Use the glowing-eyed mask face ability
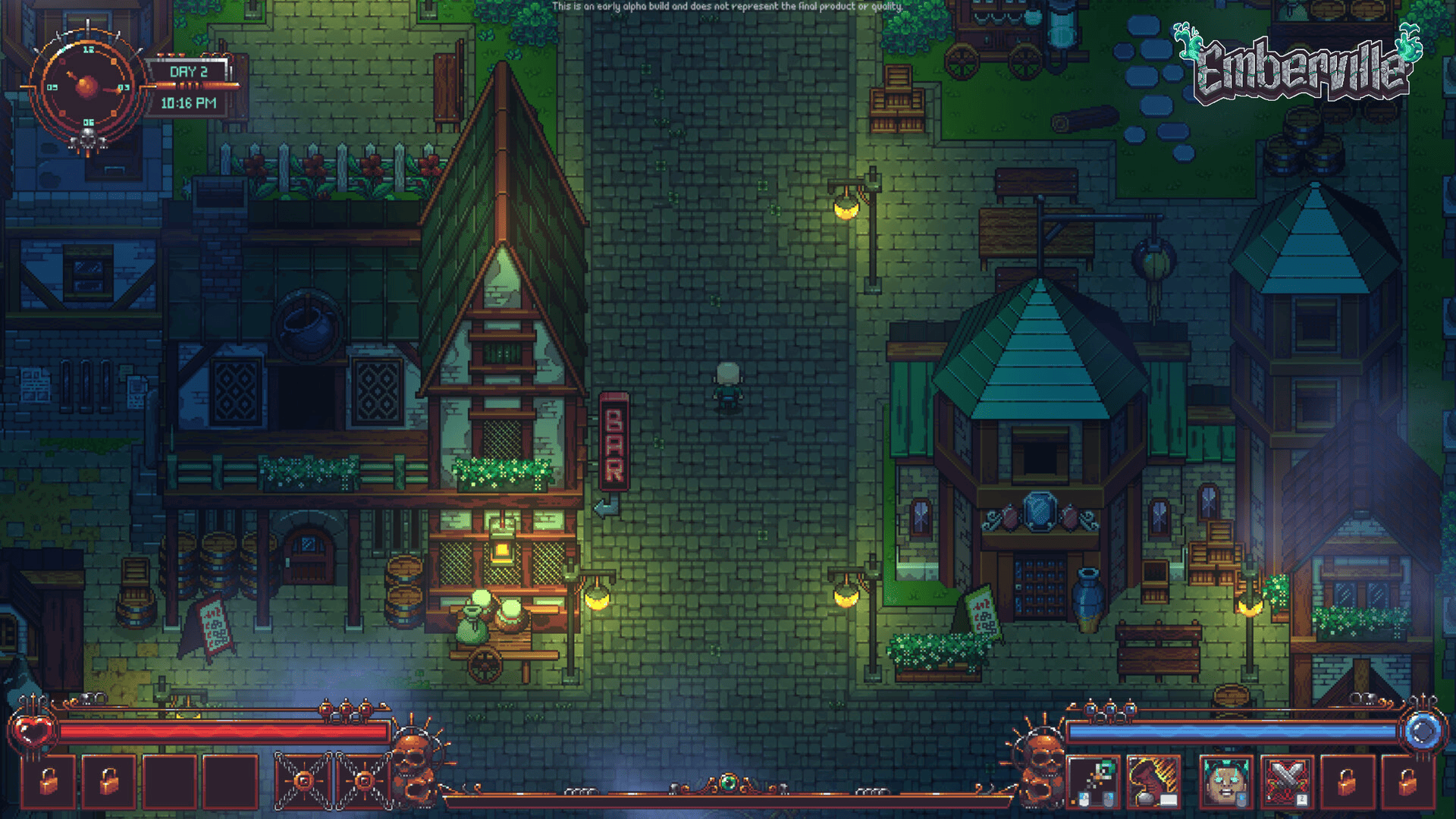This screenshot has width=1456, height=819. (1225, 782)
